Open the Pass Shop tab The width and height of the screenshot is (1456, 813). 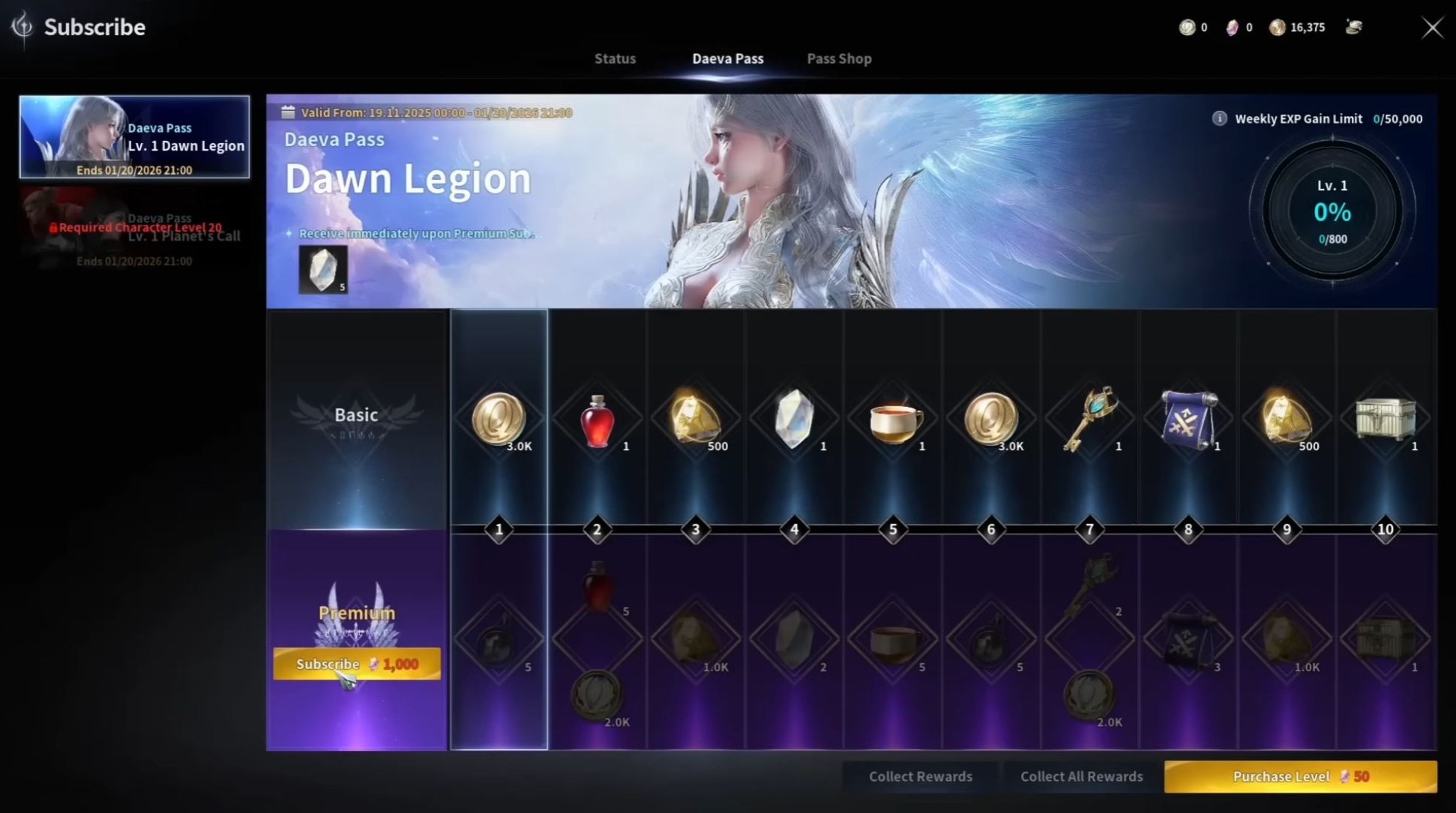click(839, 58)
